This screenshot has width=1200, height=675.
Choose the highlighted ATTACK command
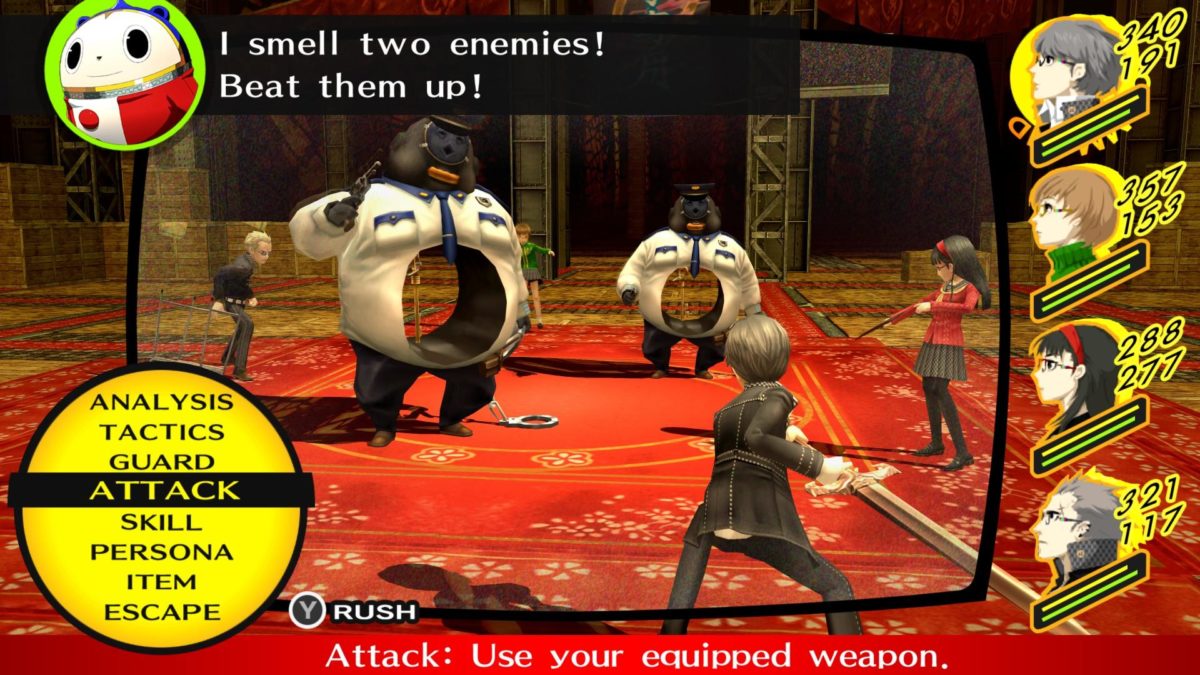click(164, 491)
